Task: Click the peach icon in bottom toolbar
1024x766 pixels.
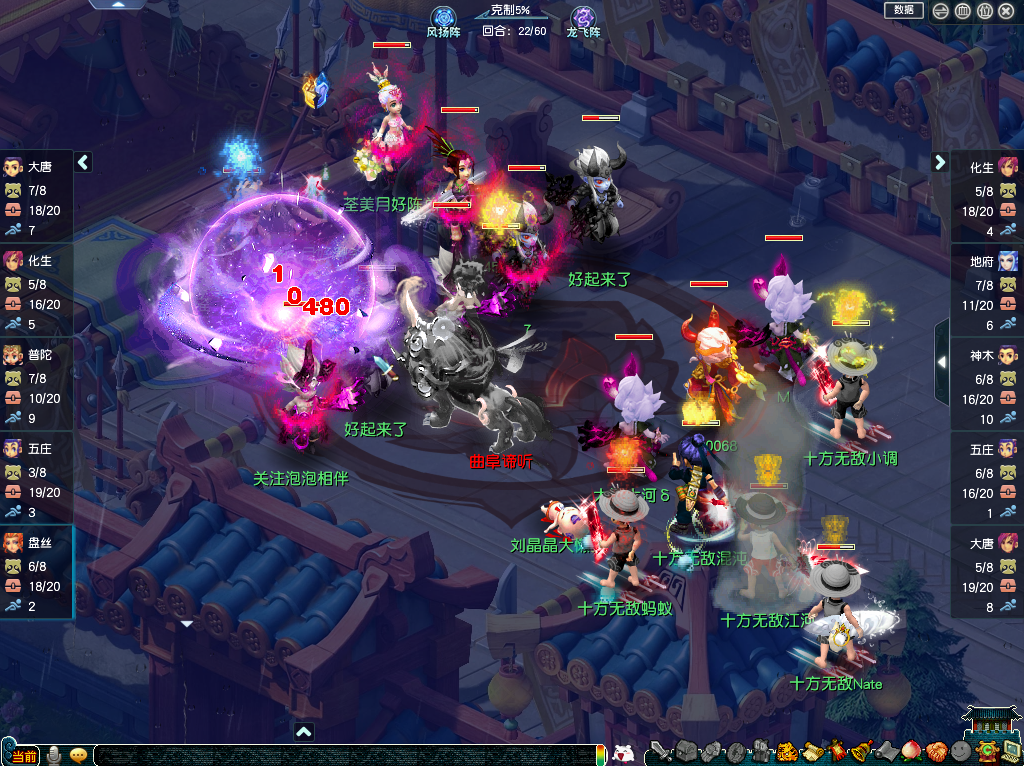Action: point(910,752)
